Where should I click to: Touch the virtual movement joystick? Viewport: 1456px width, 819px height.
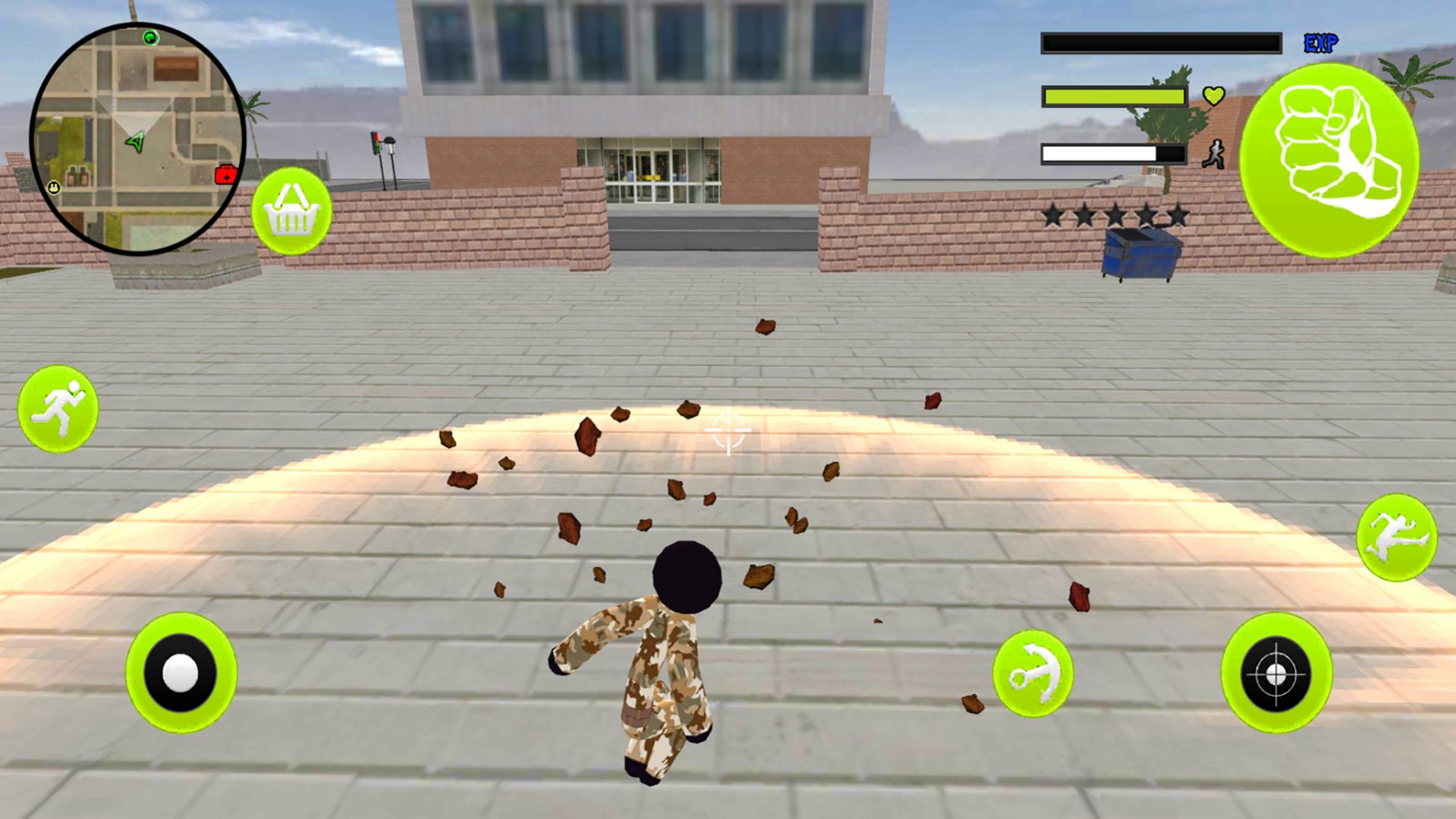[x=181, y=673]
